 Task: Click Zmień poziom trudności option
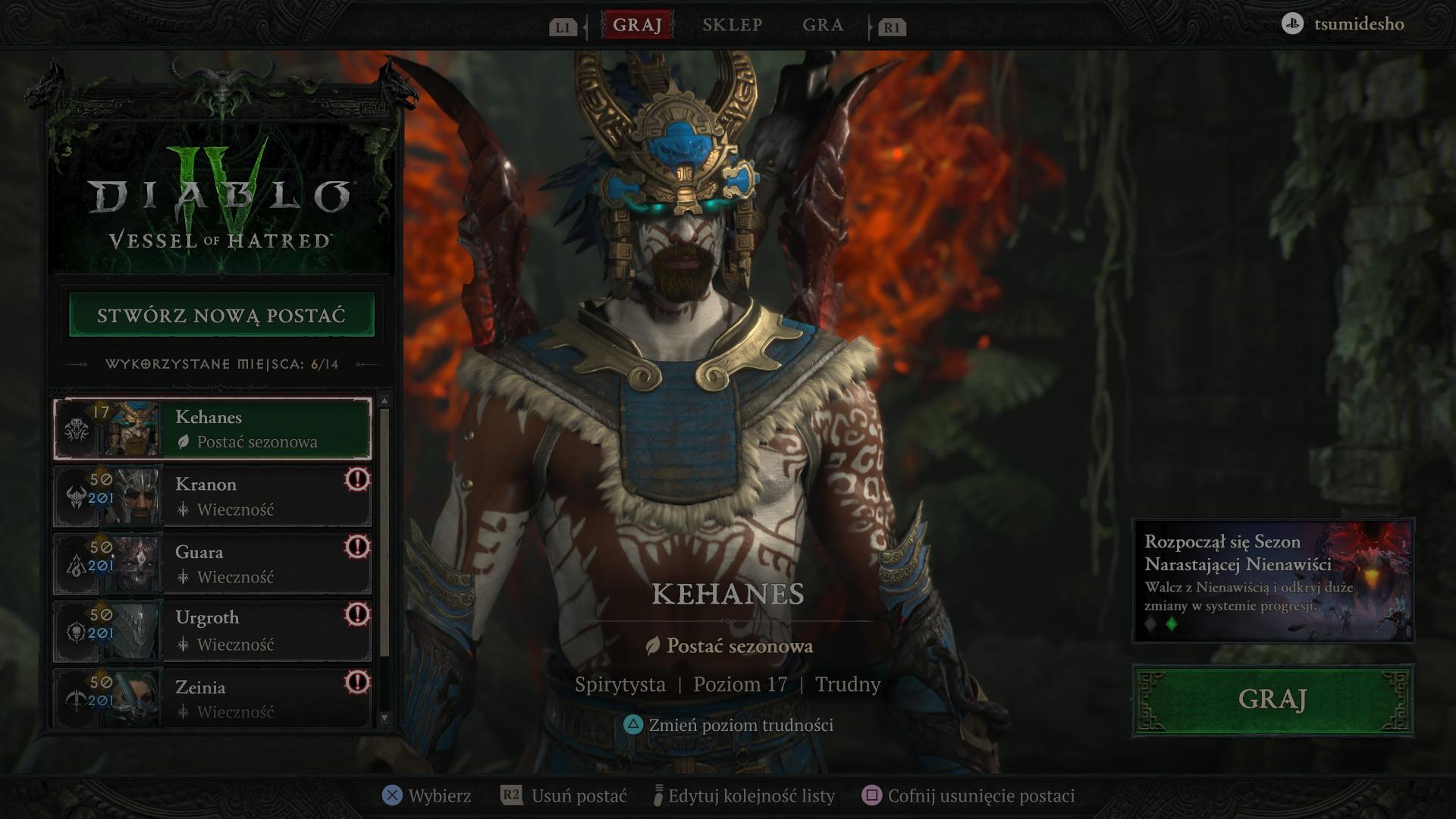point(729,725)
